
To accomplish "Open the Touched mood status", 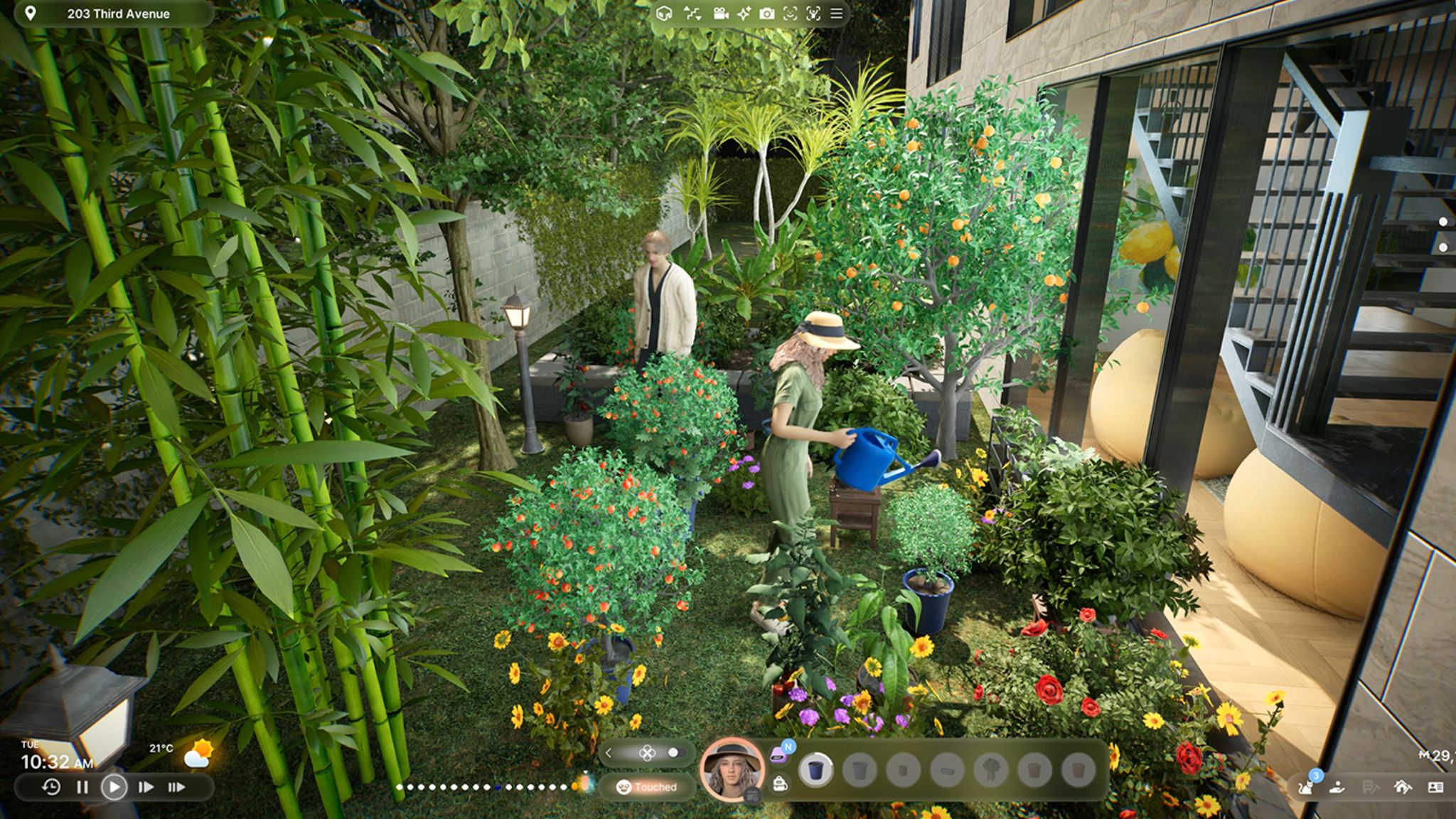I will click(x=647, y=787).
